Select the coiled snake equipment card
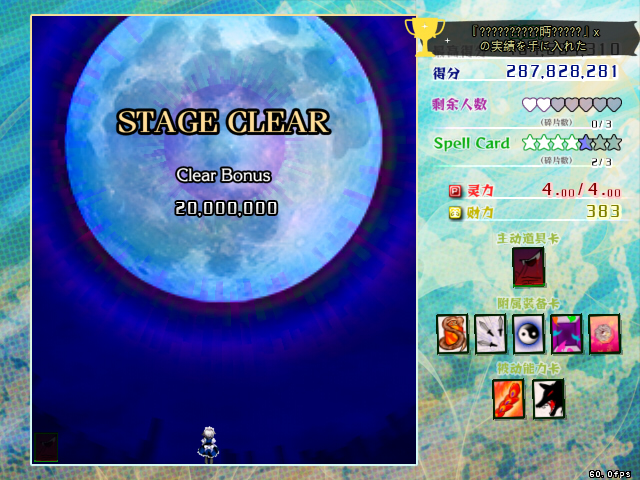640x480 pixels. (452, 334)
